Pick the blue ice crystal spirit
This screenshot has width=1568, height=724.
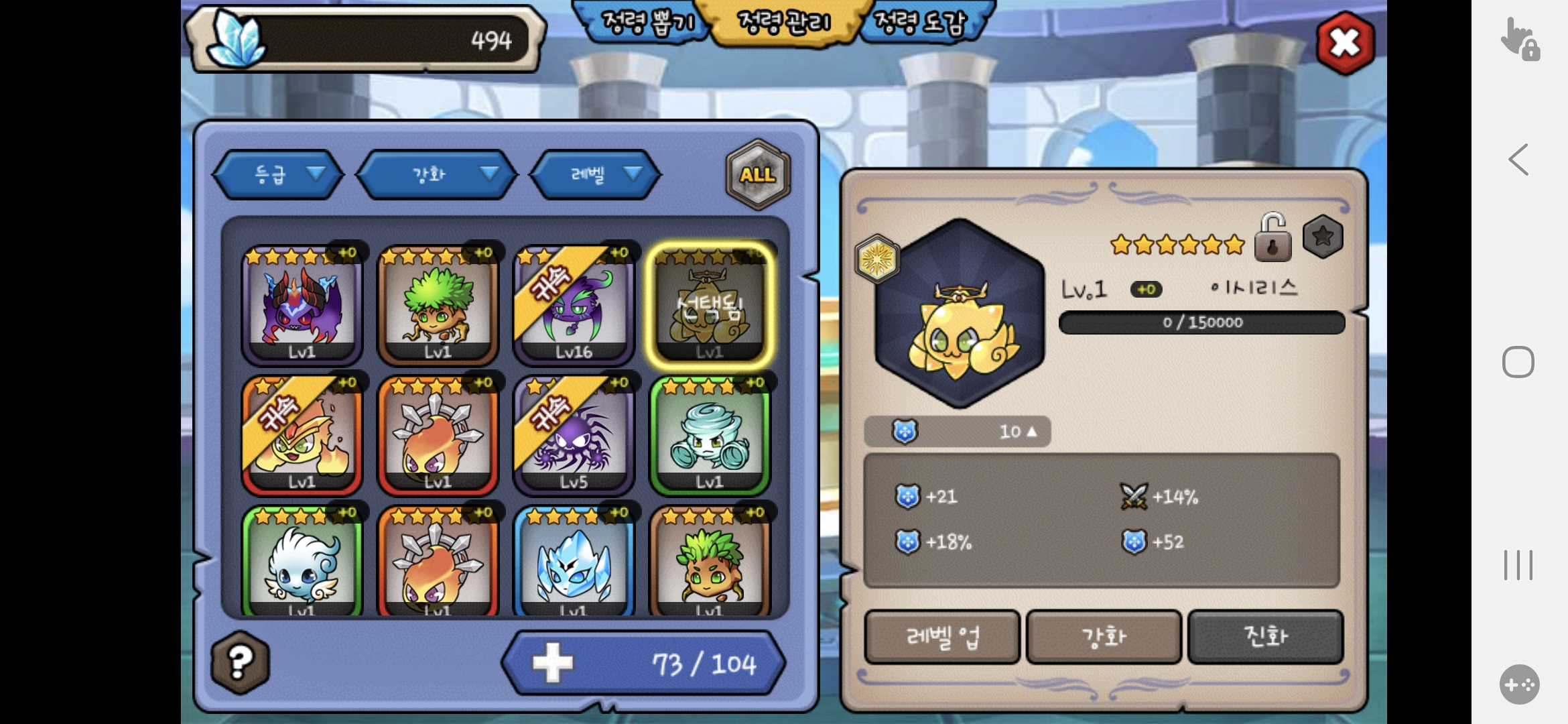(574, 563)
